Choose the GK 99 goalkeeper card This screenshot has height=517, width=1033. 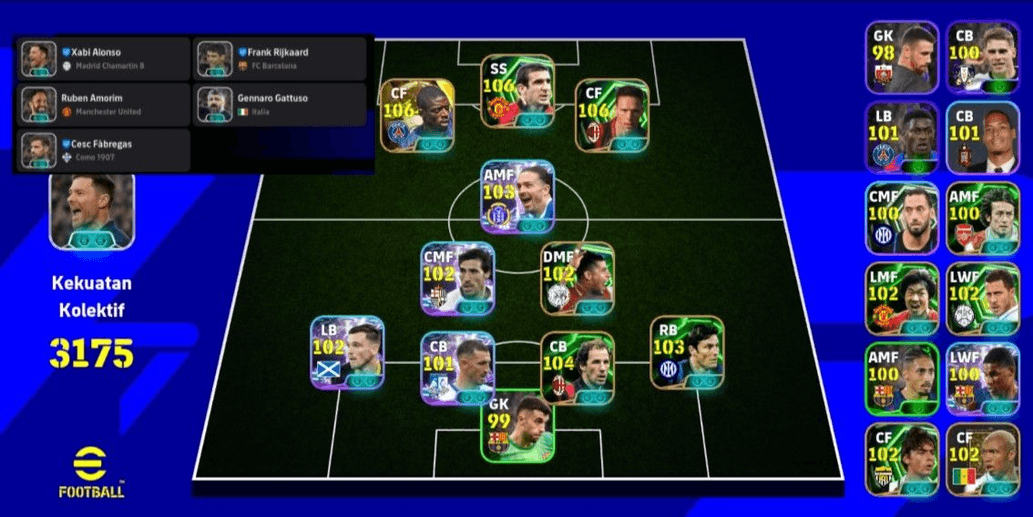pyautogui.click(x=517, y=426)
